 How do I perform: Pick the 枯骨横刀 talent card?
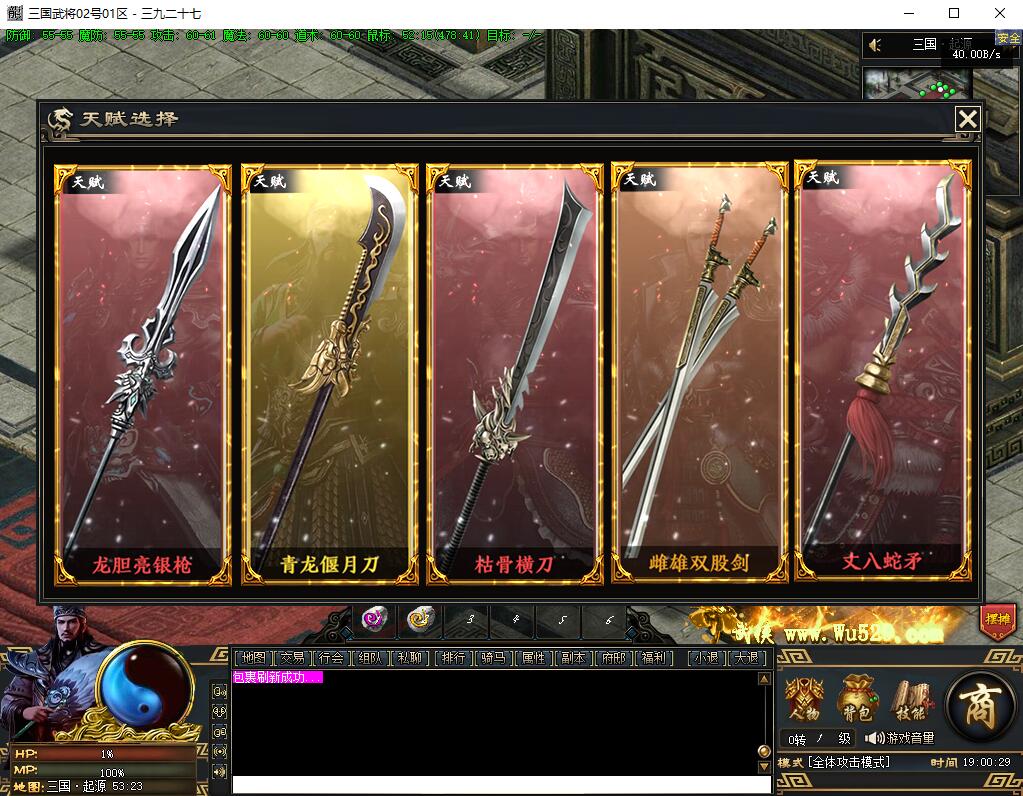point(514,375)
